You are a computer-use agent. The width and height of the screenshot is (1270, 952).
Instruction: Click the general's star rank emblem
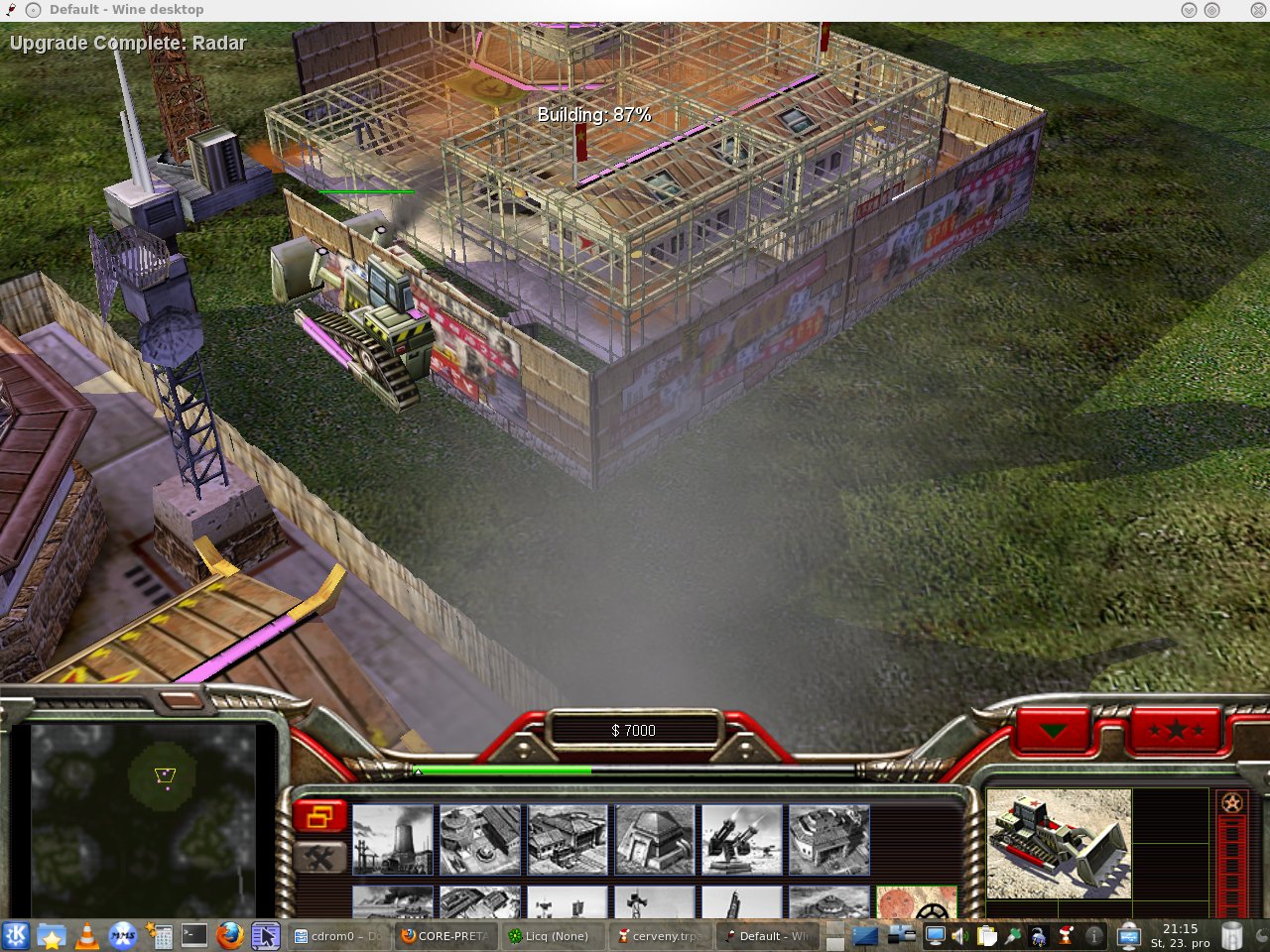1232,803
